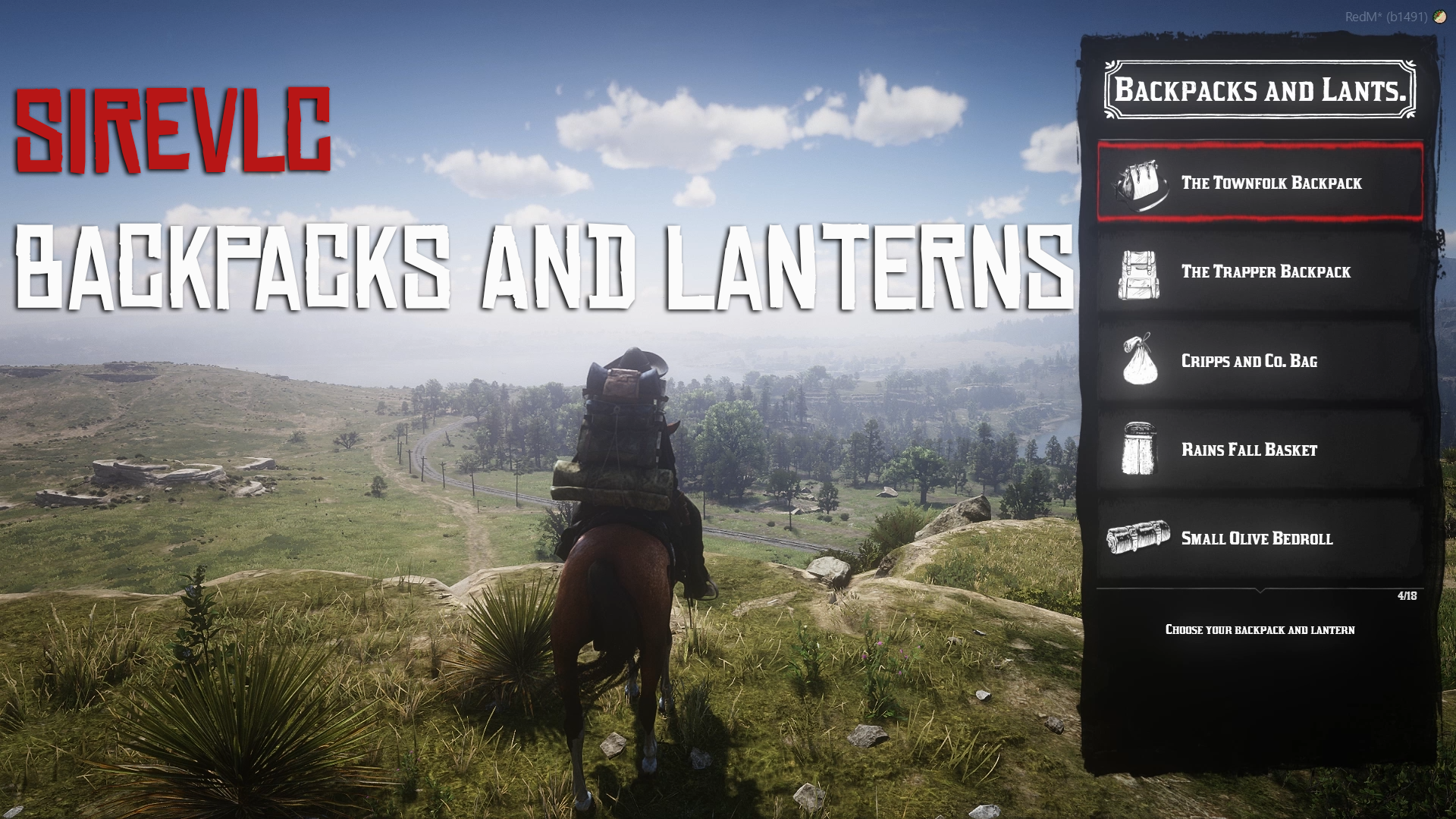Click the sack icon above Rains Fall Basket
This screenshot has width=1456, height=819.
tap(1141, 362)
